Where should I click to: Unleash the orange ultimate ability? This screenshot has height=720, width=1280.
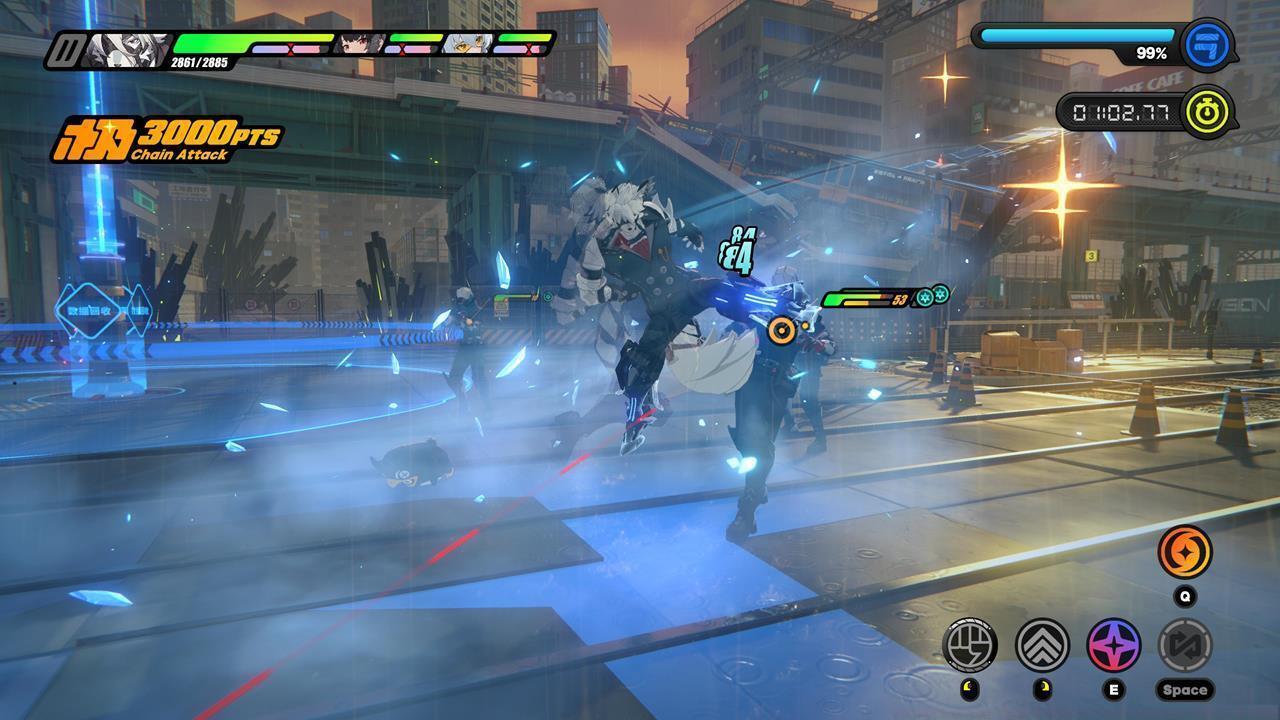point(1185,552)
